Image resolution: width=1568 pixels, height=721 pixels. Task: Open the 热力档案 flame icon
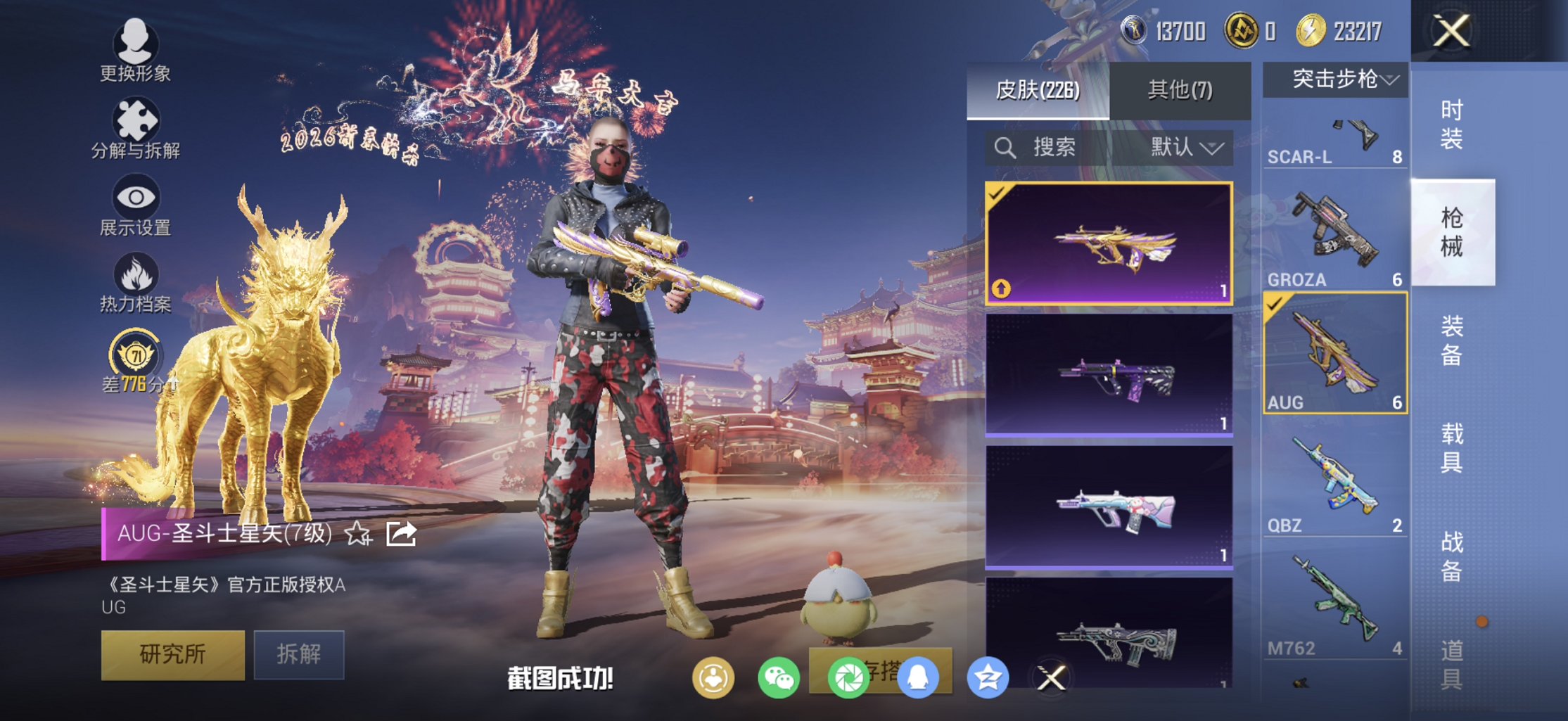tap(135, 283)
